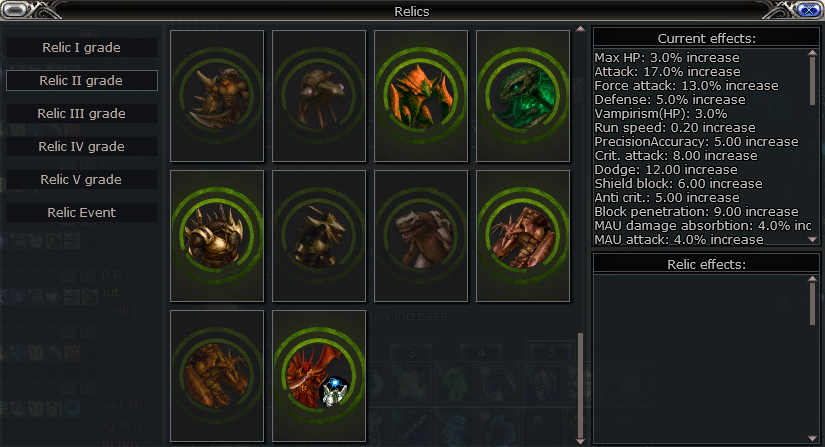Open the Relic Event category

pos(82,213)
